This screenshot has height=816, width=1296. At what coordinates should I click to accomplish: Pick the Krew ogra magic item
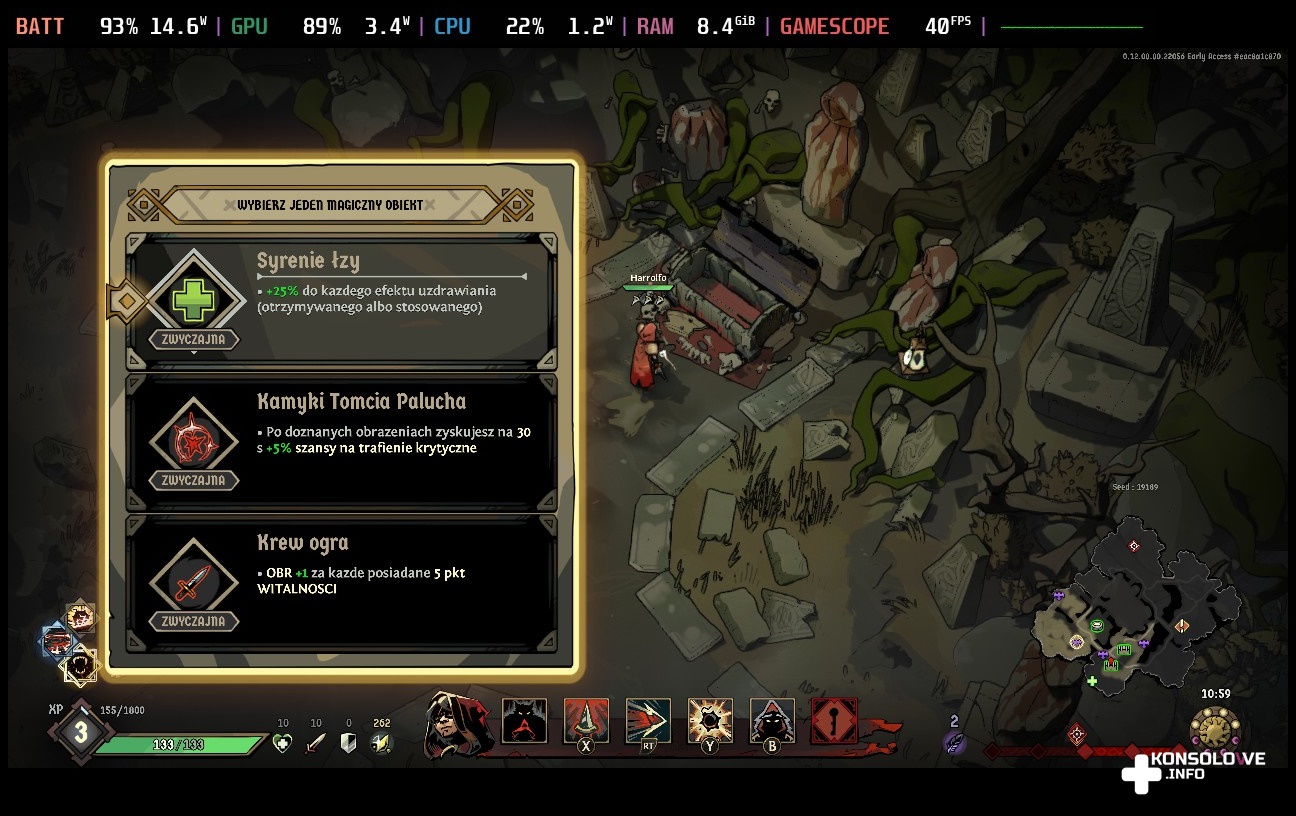341,582
